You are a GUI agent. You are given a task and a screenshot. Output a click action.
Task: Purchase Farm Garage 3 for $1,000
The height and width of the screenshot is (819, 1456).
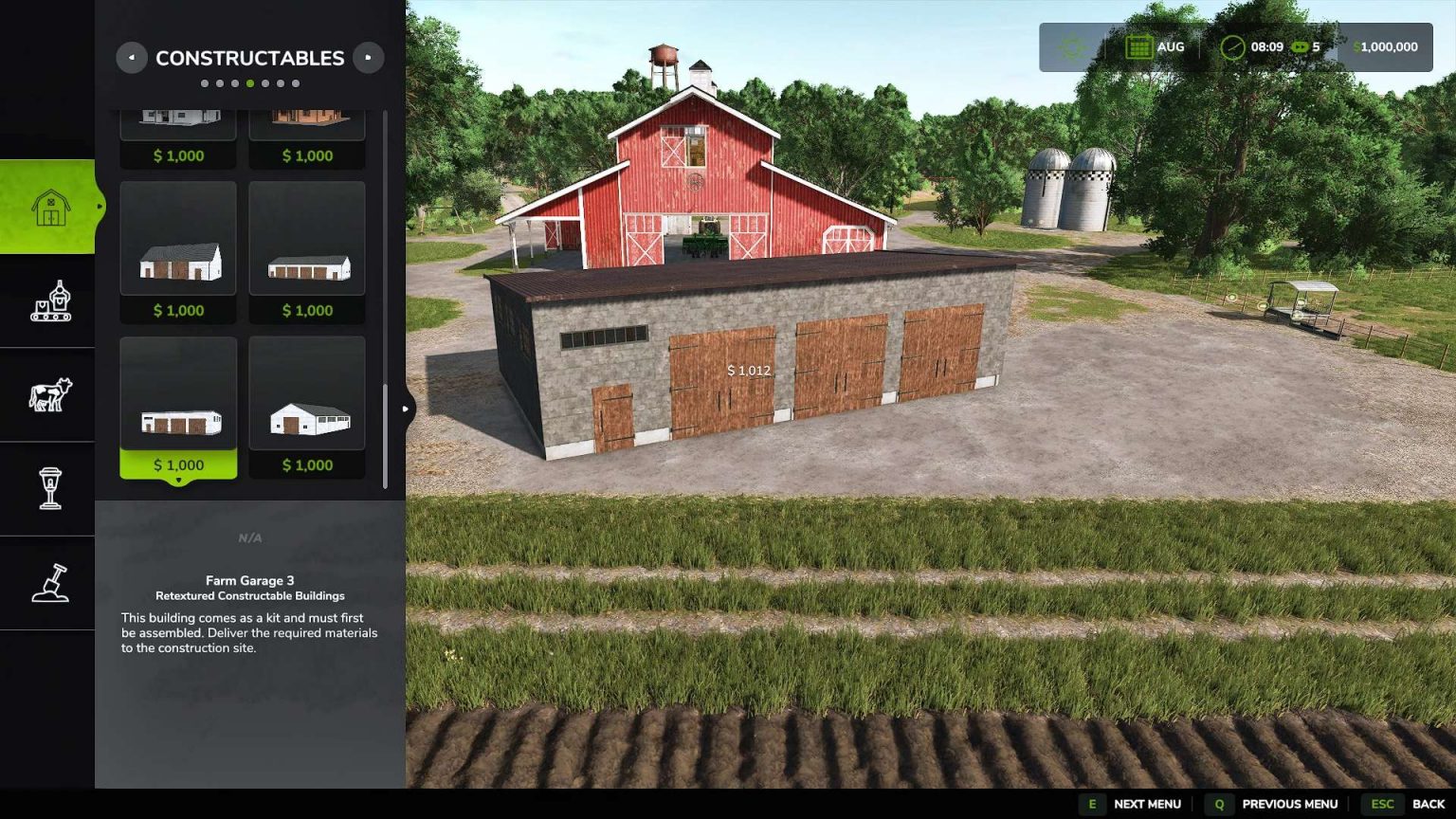coord(178,464)
